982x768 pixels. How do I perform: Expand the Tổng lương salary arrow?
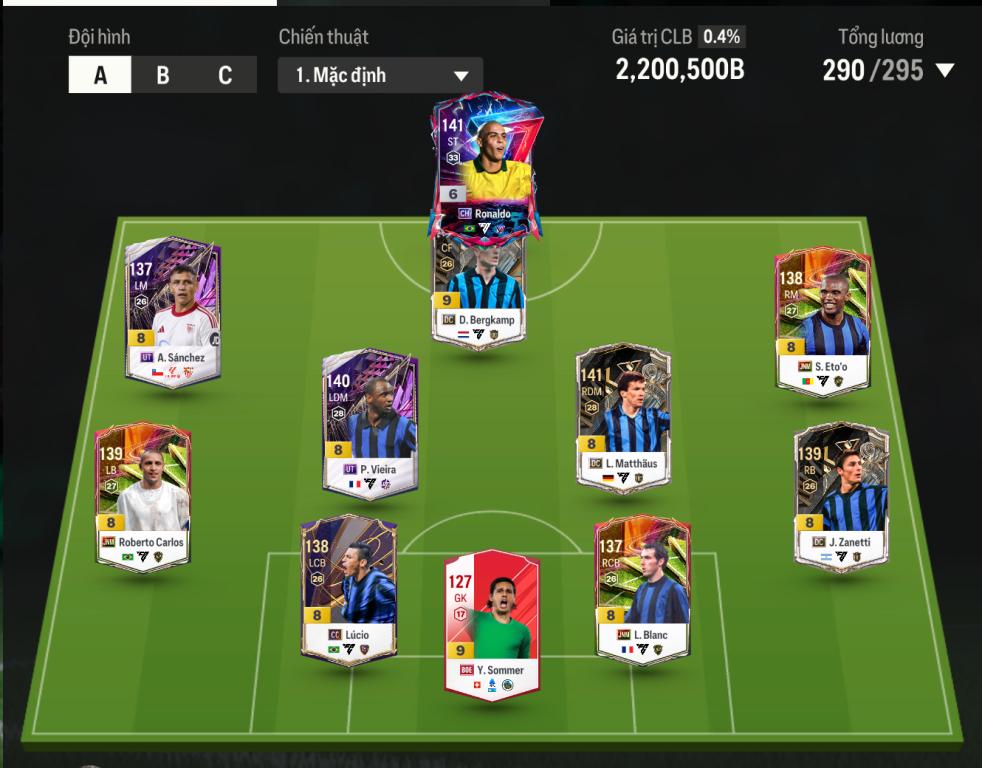943,71
